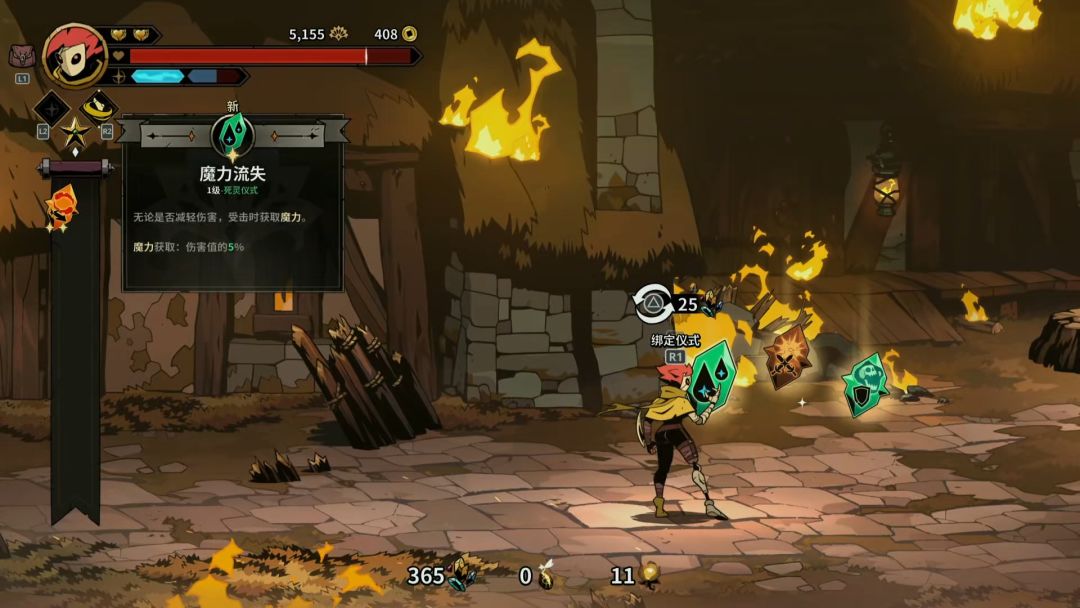Open the backpack icon beside the portrait
1080x608 pixels.
[22, 56]
